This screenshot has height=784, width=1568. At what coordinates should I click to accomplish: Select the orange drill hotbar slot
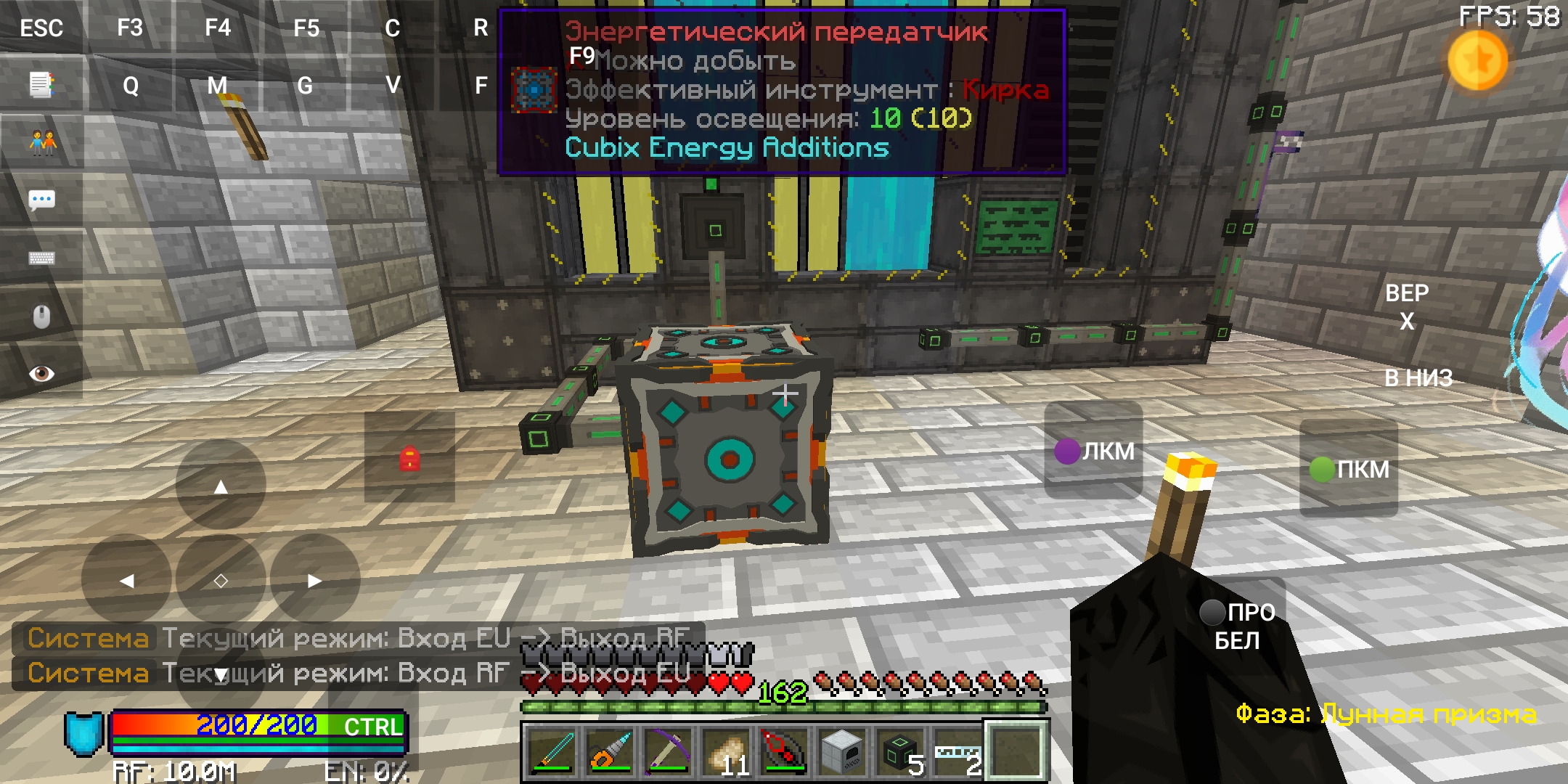[610, 751]
